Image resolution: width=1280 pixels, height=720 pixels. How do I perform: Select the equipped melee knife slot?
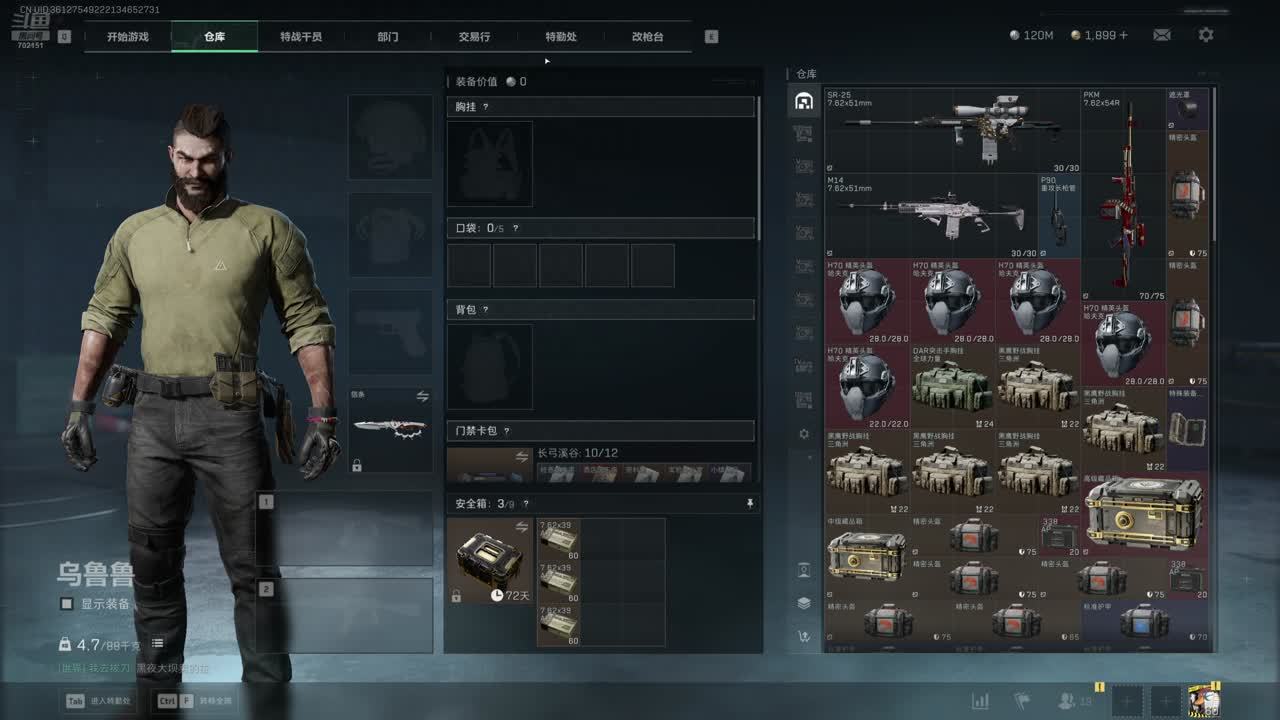click(390, 428)
